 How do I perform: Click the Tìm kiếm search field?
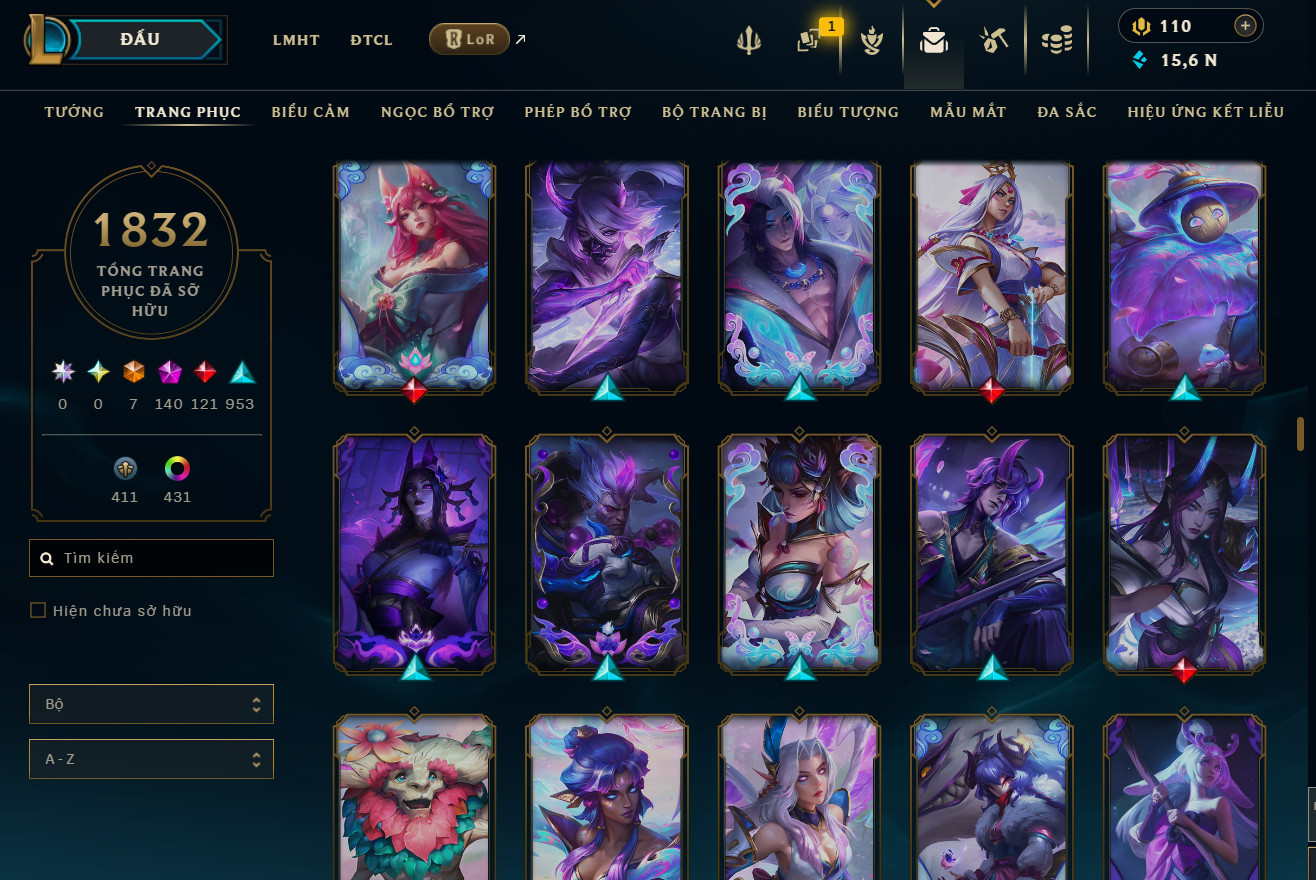coord(160,558)
